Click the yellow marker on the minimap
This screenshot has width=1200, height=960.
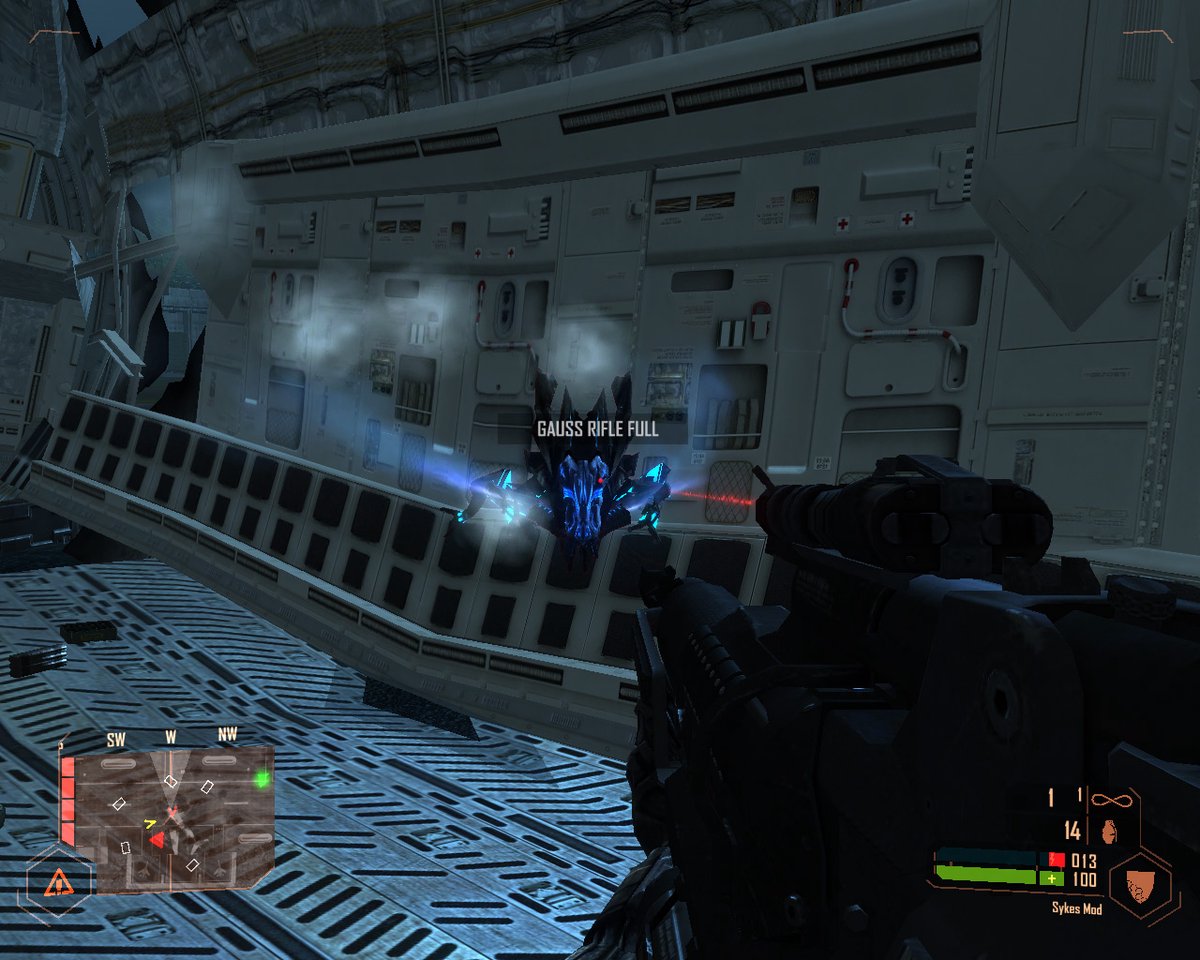coord(150,824)
